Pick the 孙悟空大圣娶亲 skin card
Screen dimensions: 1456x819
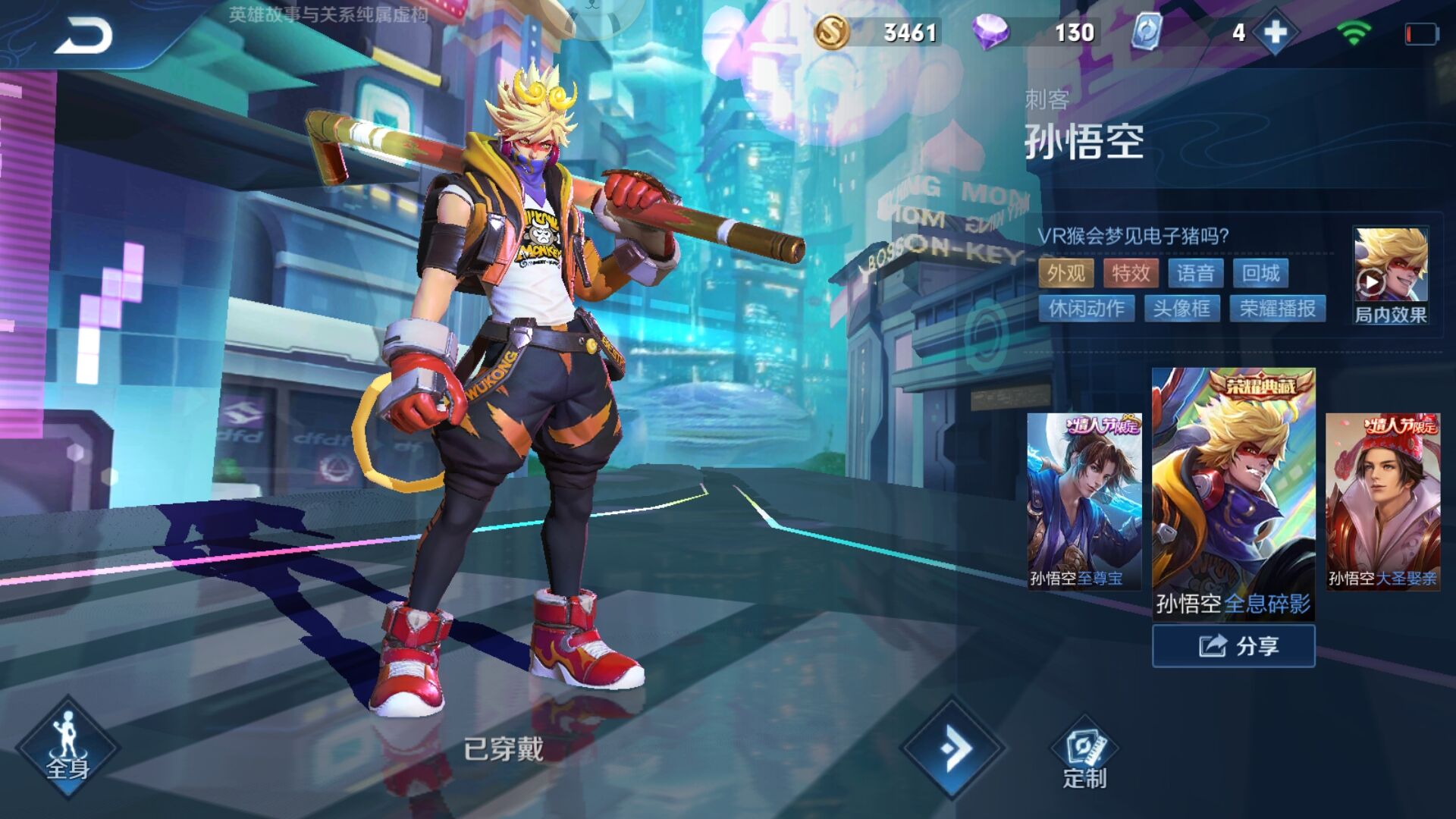coord(1382,500)
